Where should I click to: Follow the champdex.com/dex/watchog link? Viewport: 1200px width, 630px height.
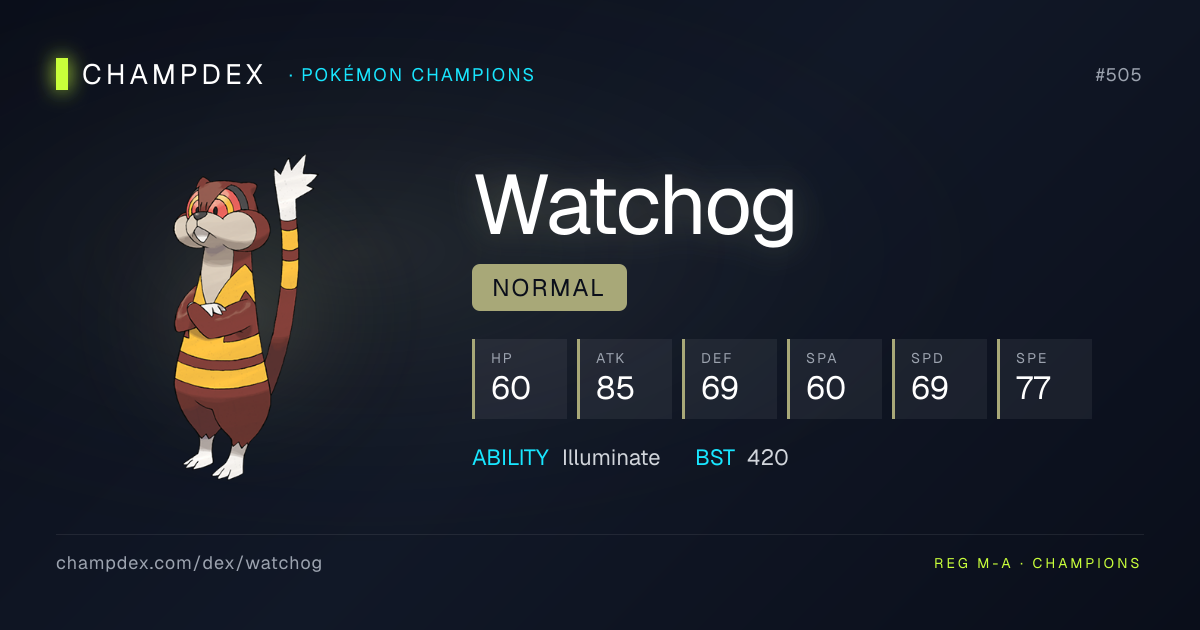pyautogui.click(x=189, y=563)
